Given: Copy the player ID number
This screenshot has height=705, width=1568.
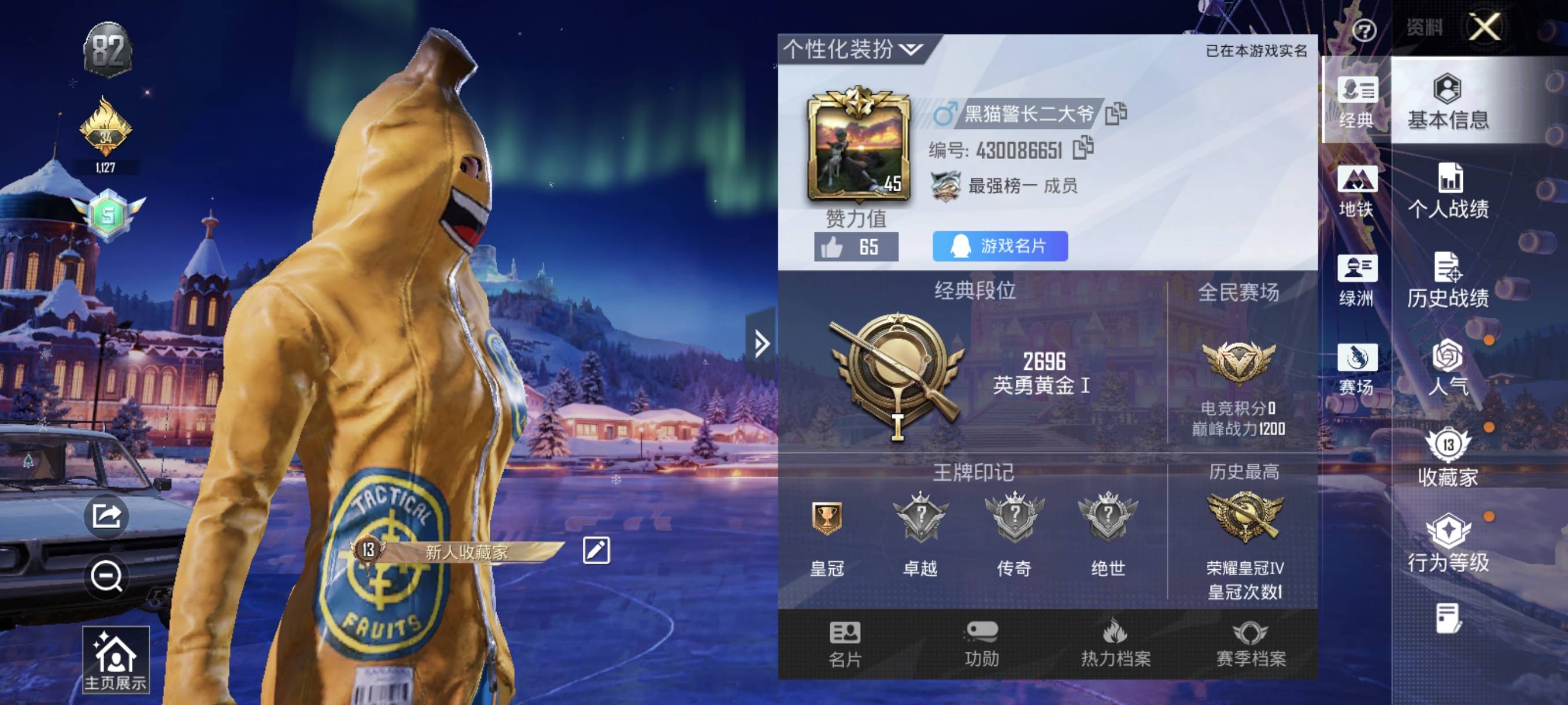Looking at the screenshot, I should 1083,149.
